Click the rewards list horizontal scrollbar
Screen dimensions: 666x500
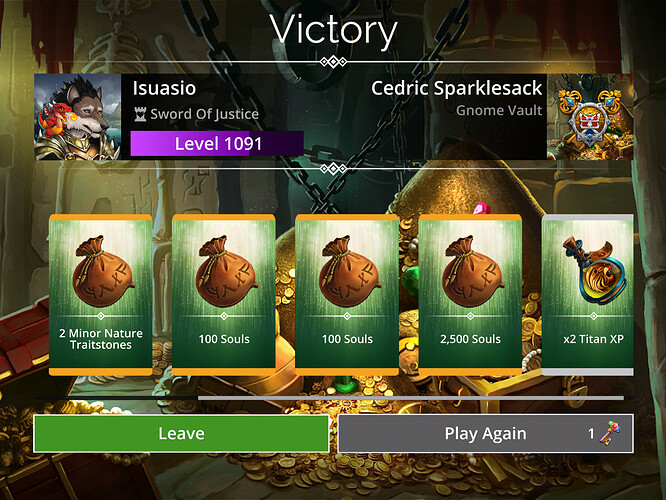tap(410, 397)
